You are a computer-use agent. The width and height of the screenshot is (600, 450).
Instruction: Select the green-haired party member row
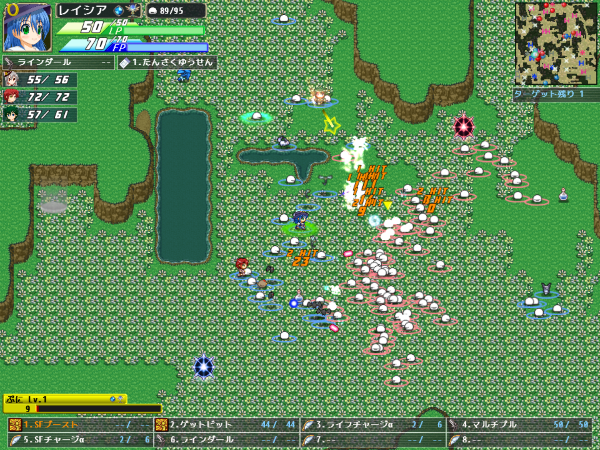click(x=40, y=114)
